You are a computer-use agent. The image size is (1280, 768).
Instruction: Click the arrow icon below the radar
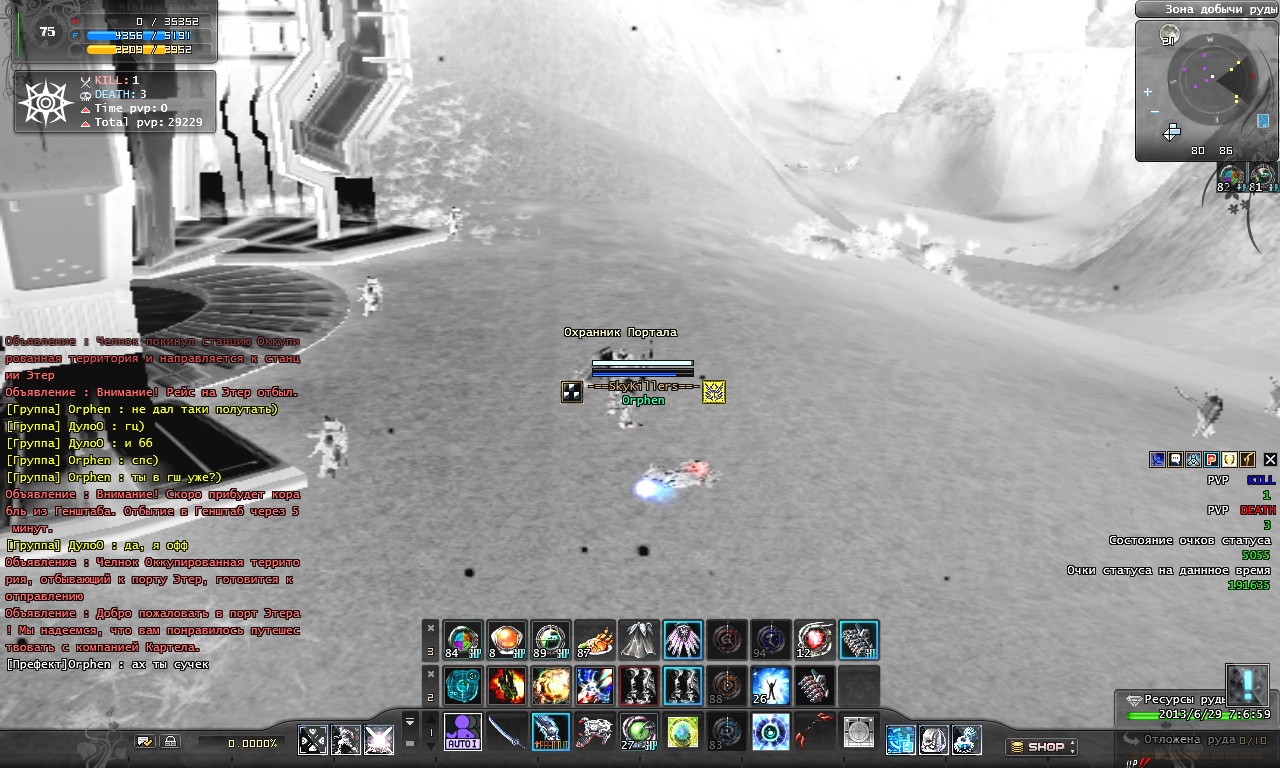click(x=1172, y=132)
